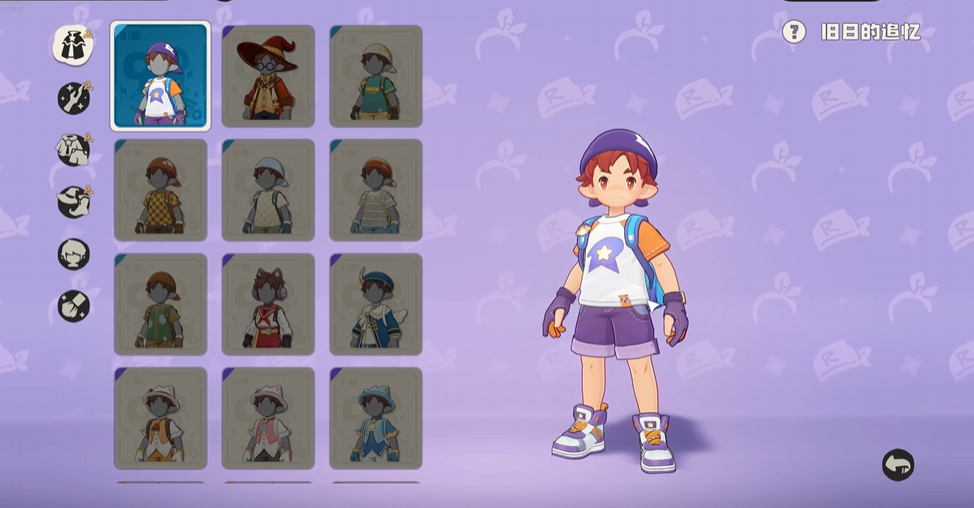Select the cat ears red outfit
The width and height of the screenshot is (974, 508).
pos(268,304)
